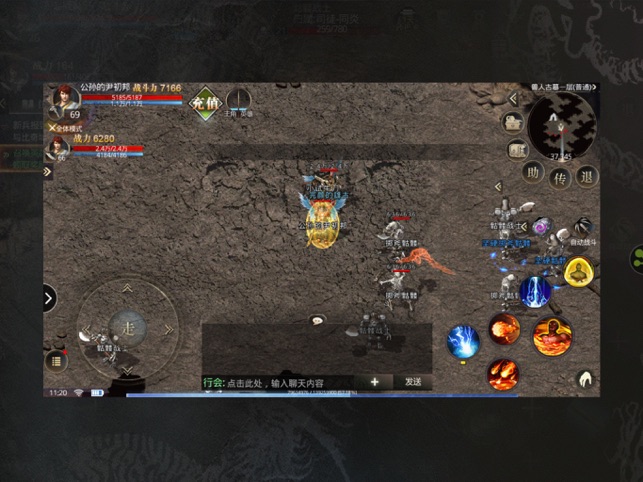Viewport: 643px width, 482px height.
Task: Open the chat plus button
Action: point(375,382)
